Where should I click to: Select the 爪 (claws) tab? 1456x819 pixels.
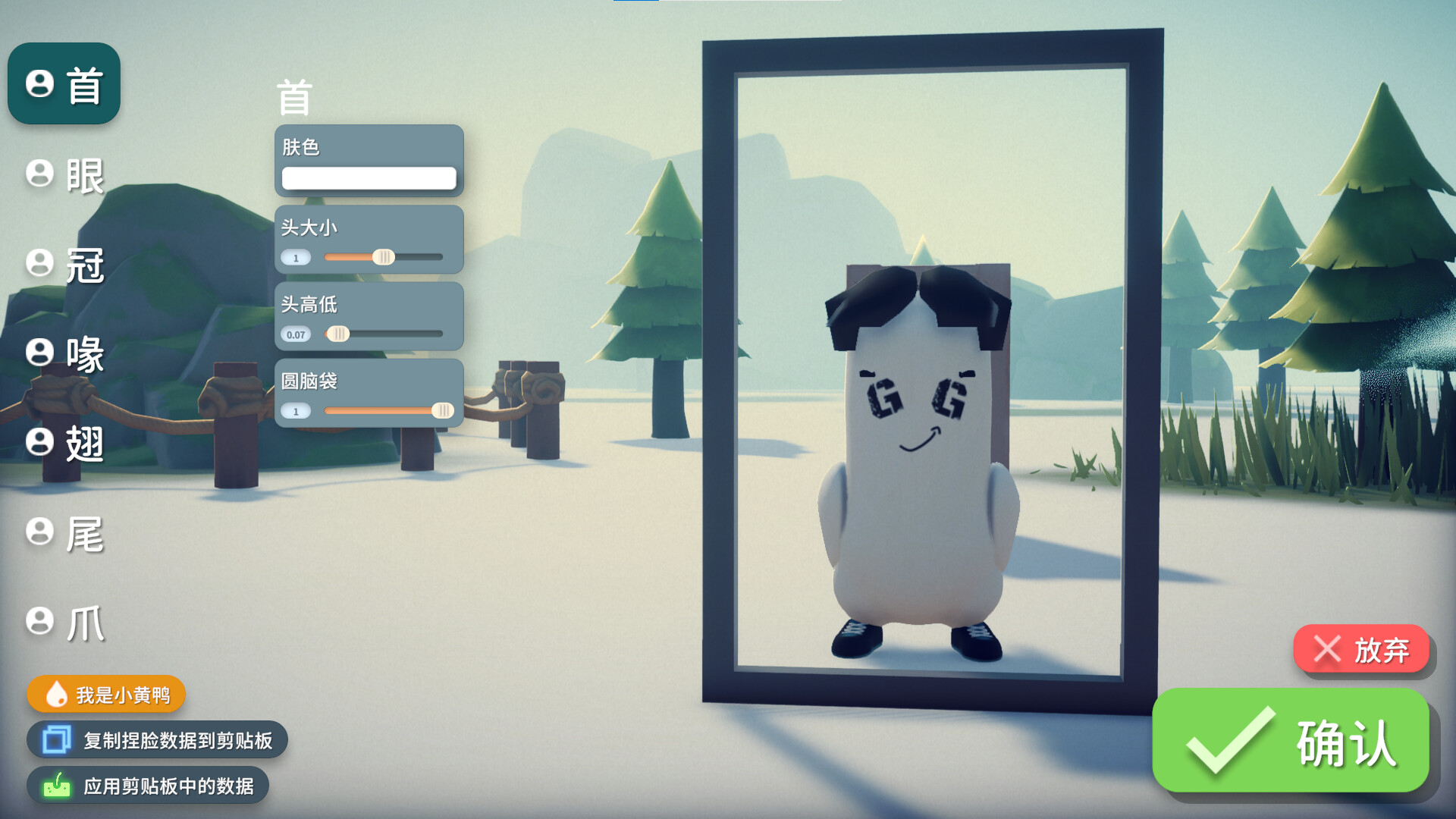65,623
